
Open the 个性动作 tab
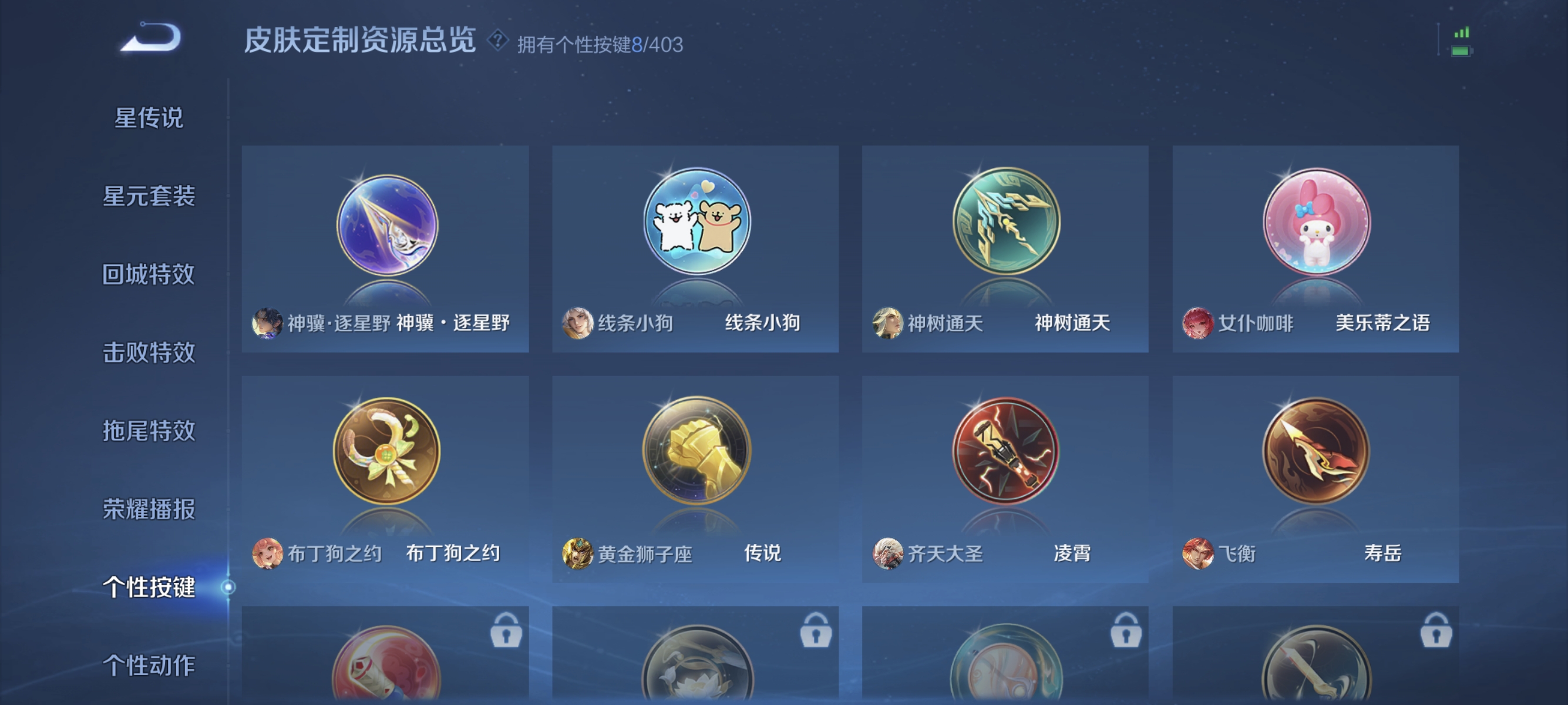click(x=150, y=666)
